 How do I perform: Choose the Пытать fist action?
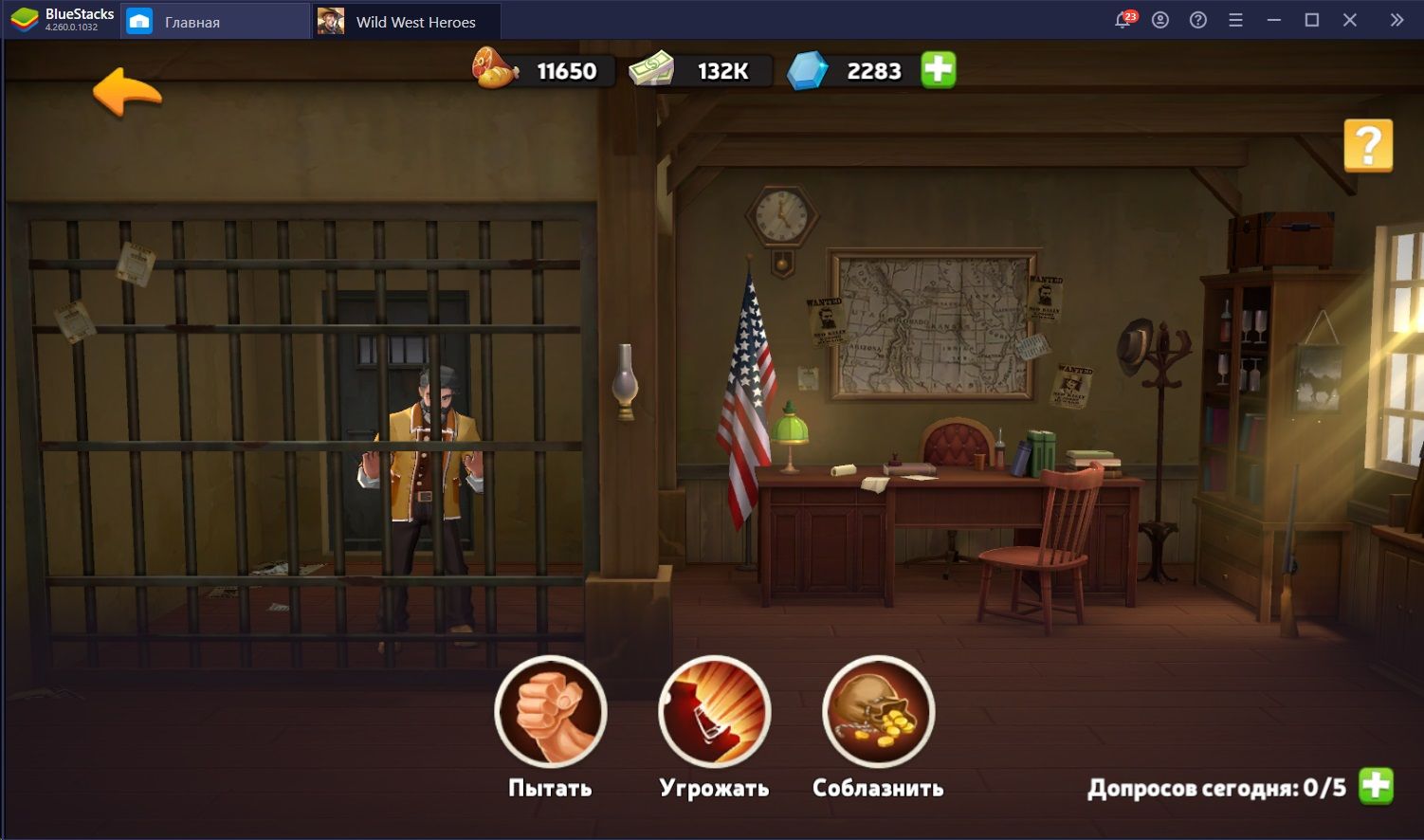coord(551,712)
